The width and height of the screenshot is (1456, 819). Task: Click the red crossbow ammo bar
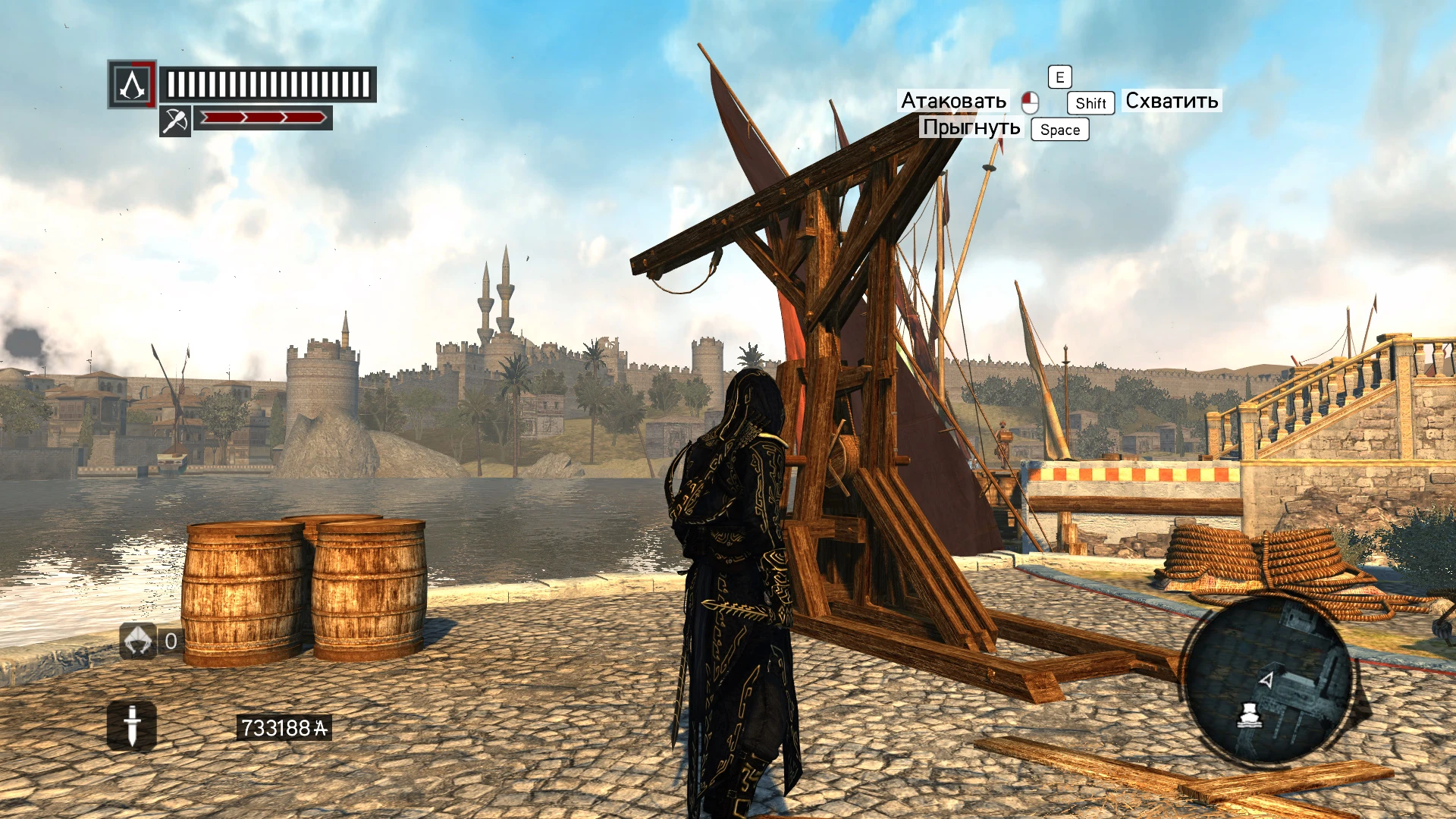tap(264, 118)
